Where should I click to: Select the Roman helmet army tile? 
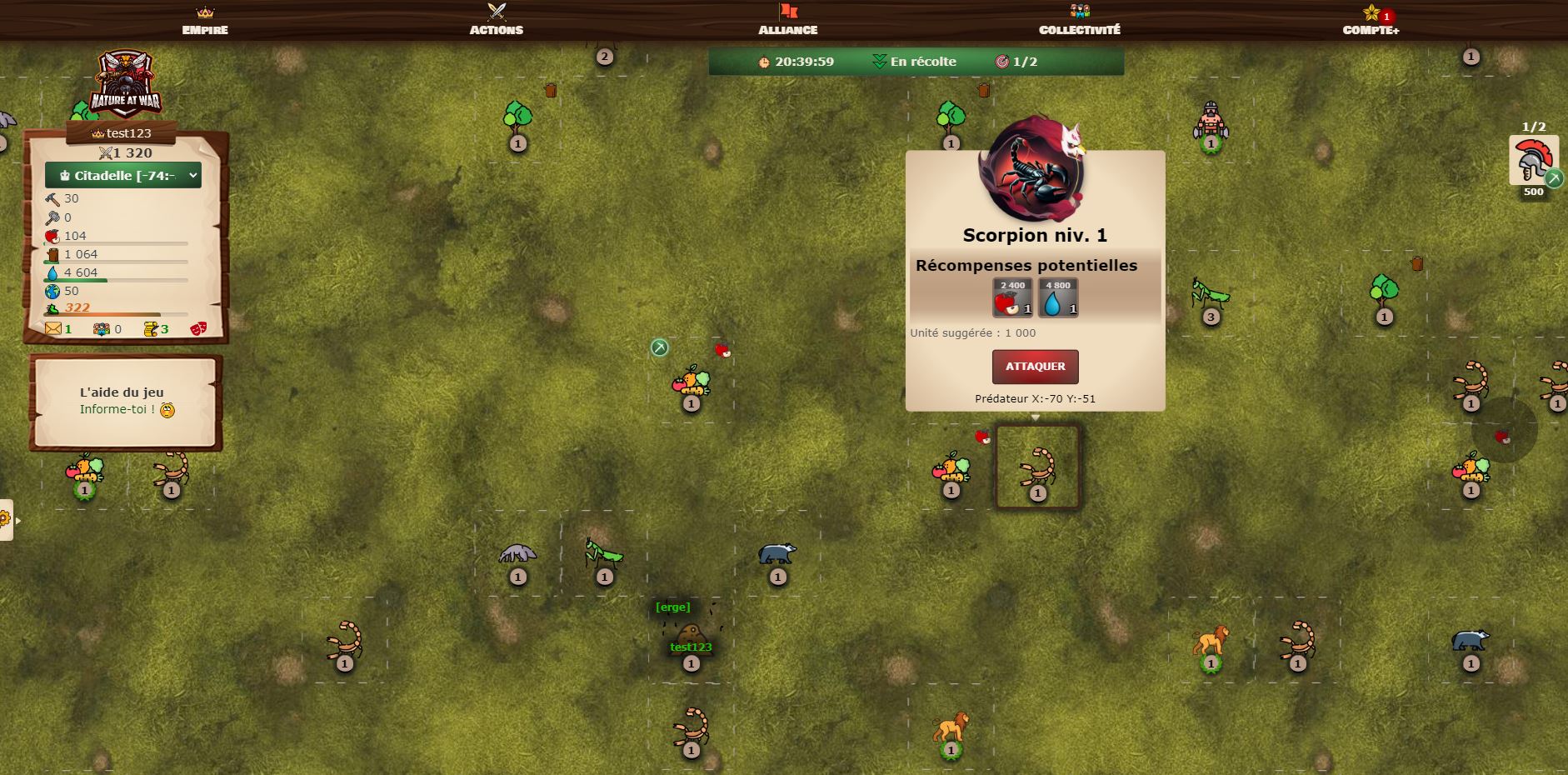[1533, 162]
